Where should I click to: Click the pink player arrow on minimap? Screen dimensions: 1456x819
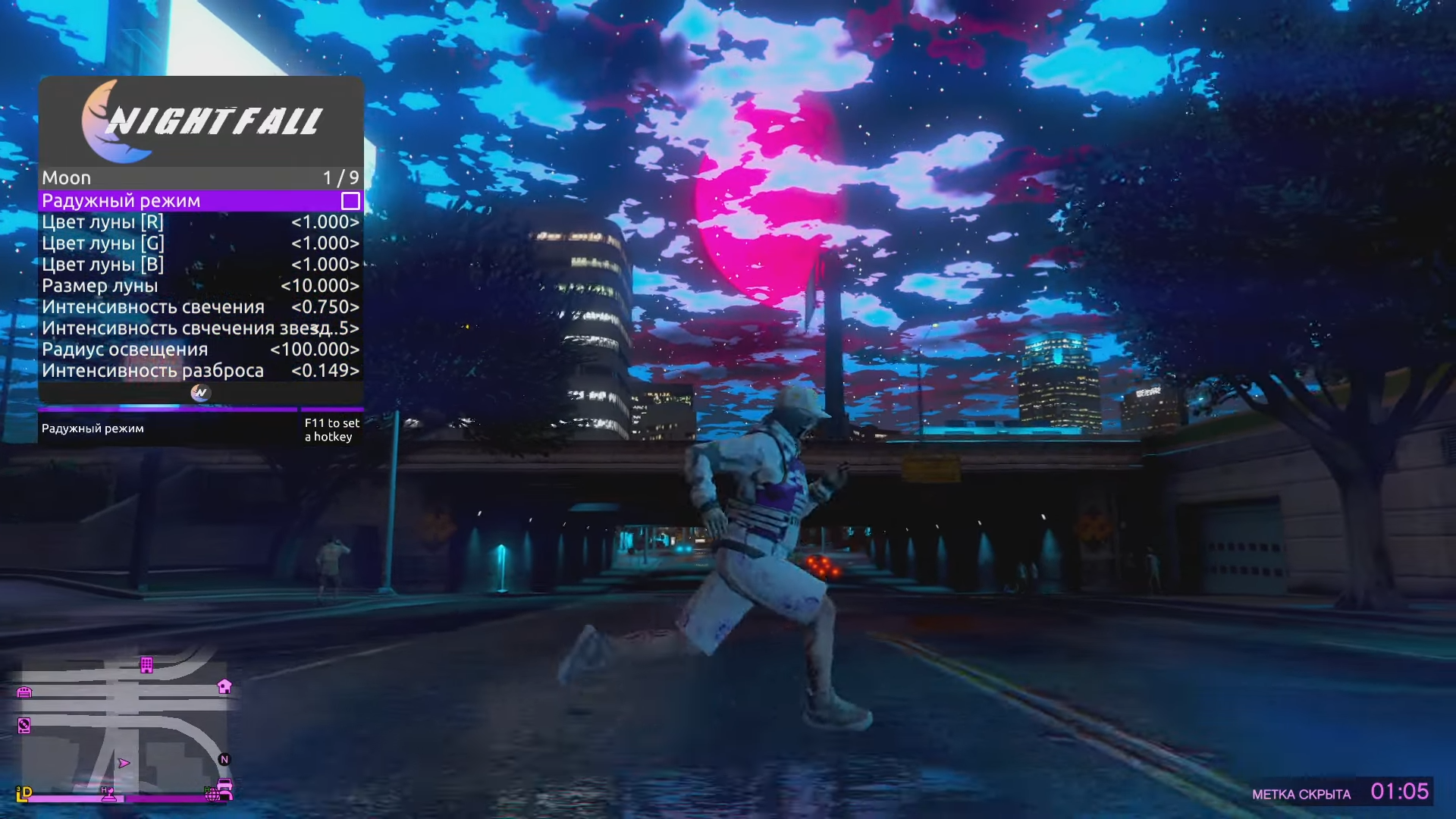124,763
